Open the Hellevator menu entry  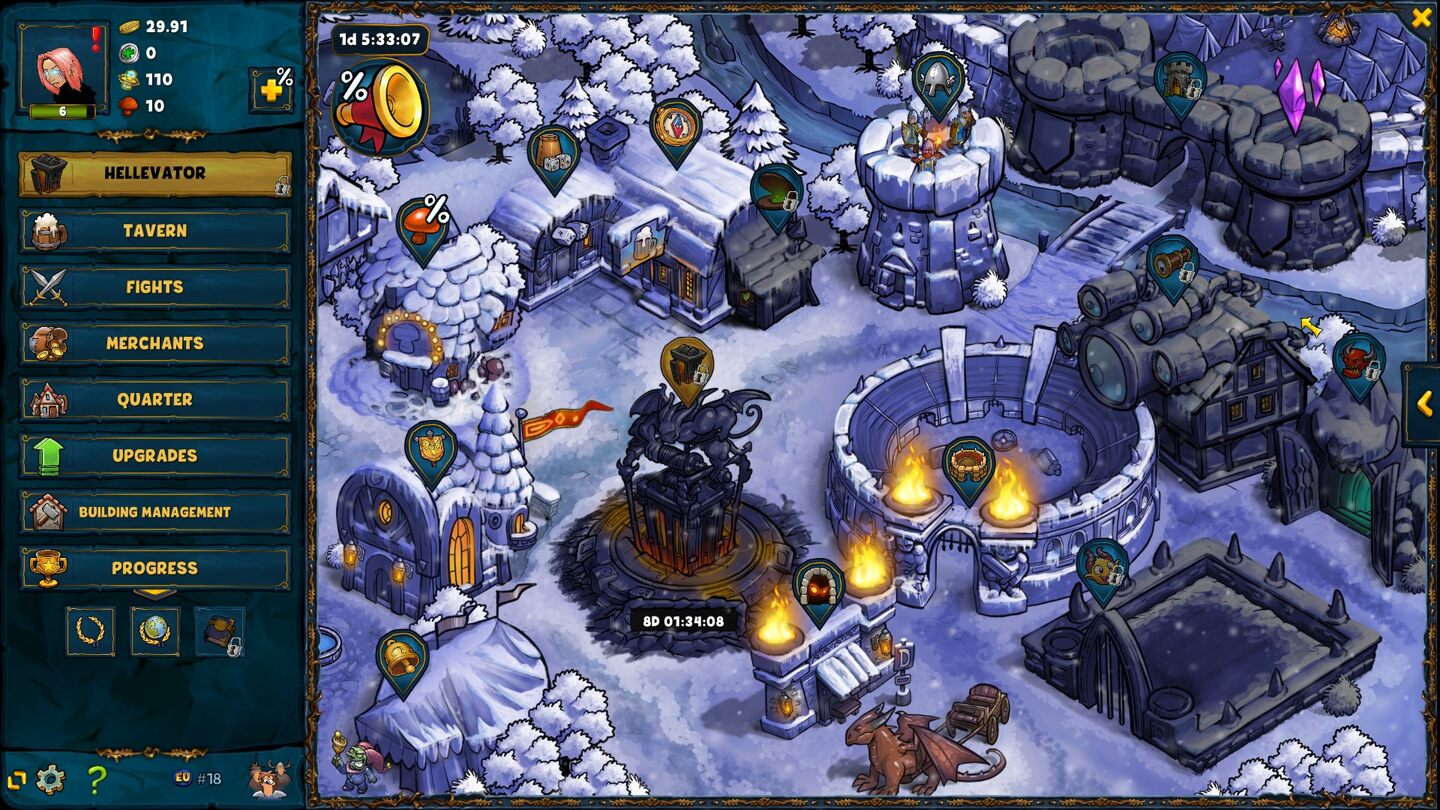pyautogui.click(x=155, y=173)
